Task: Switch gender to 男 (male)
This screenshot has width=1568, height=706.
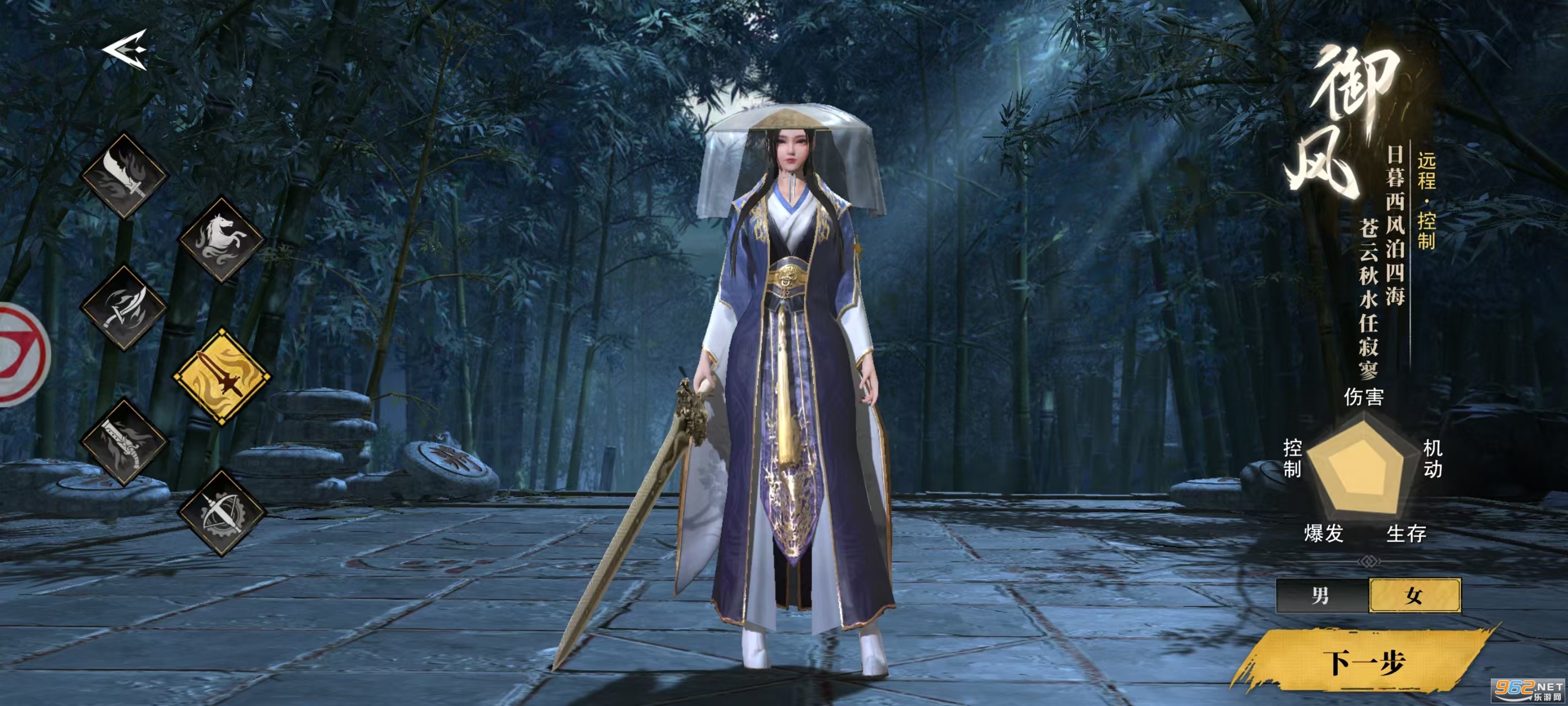Action: (1321, 595)
